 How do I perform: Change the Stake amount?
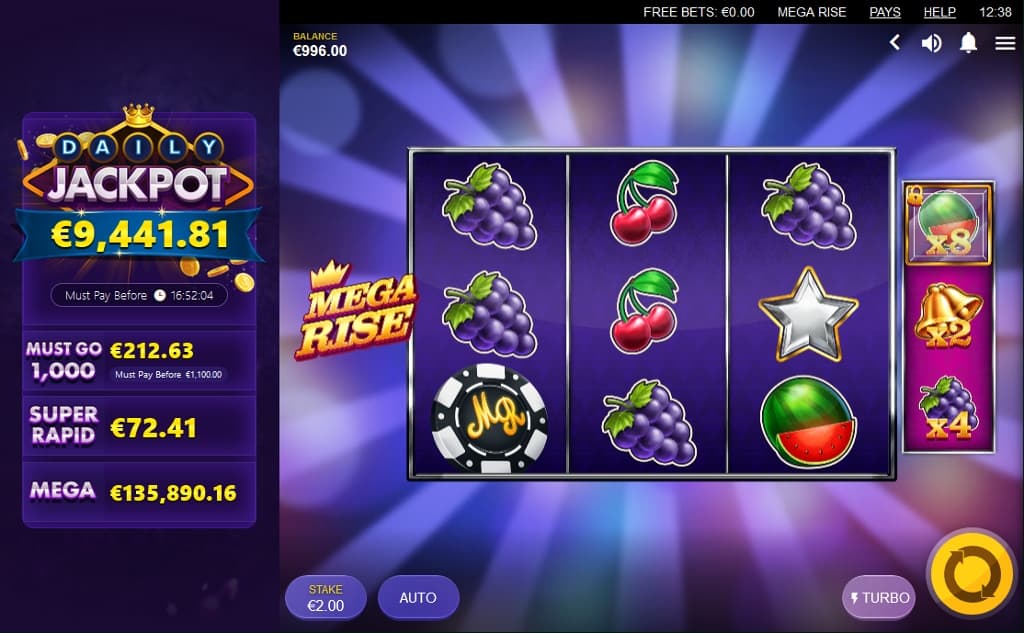(x=325, y=598)
